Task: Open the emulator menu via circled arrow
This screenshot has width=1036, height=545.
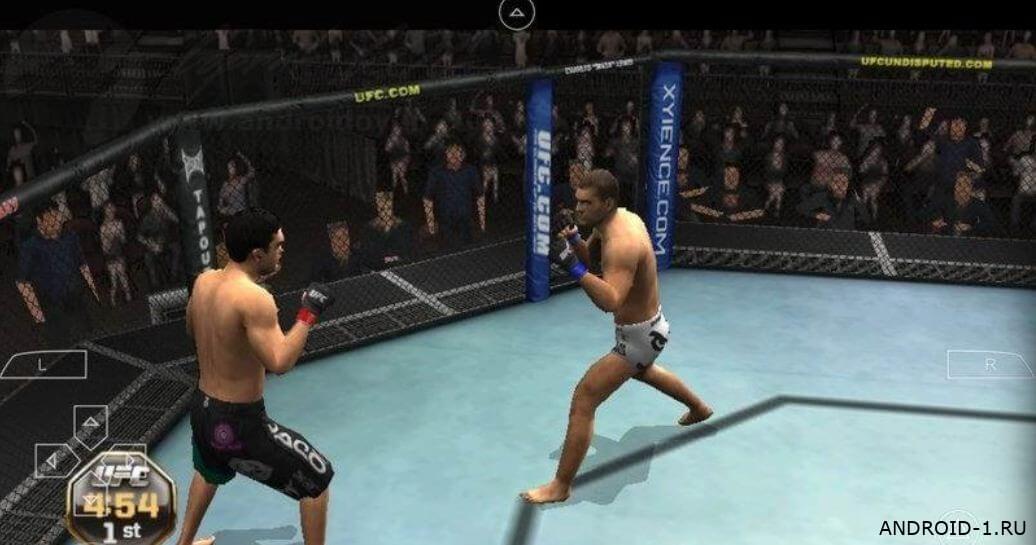Action: [516, 13]
